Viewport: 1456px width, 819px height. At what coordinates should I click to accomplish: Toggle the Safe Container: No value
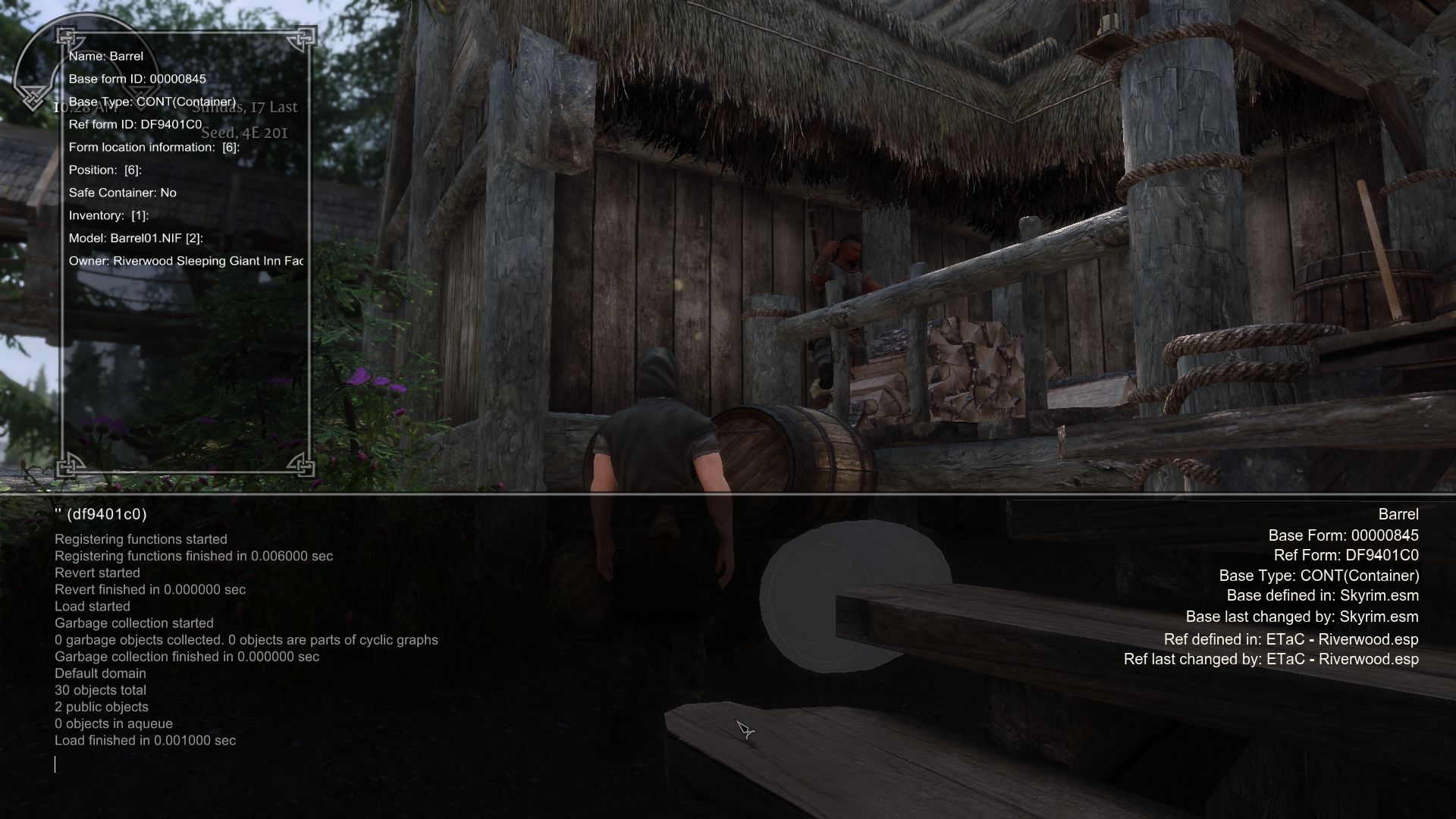coord(123,193)
